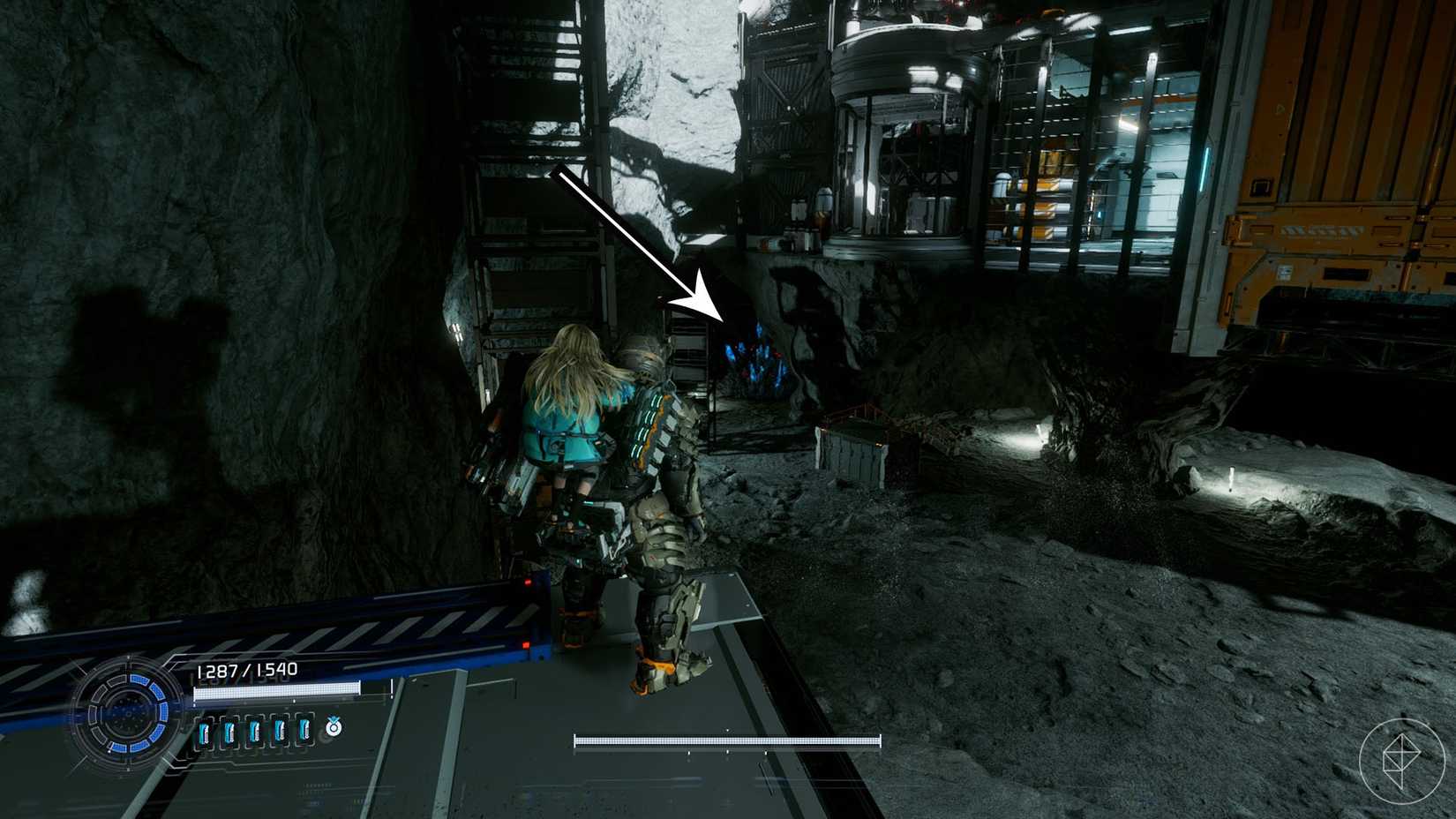Toggle the fourth battery cell indicator
Screen dimensions: 1456x819
coord(280,731)
